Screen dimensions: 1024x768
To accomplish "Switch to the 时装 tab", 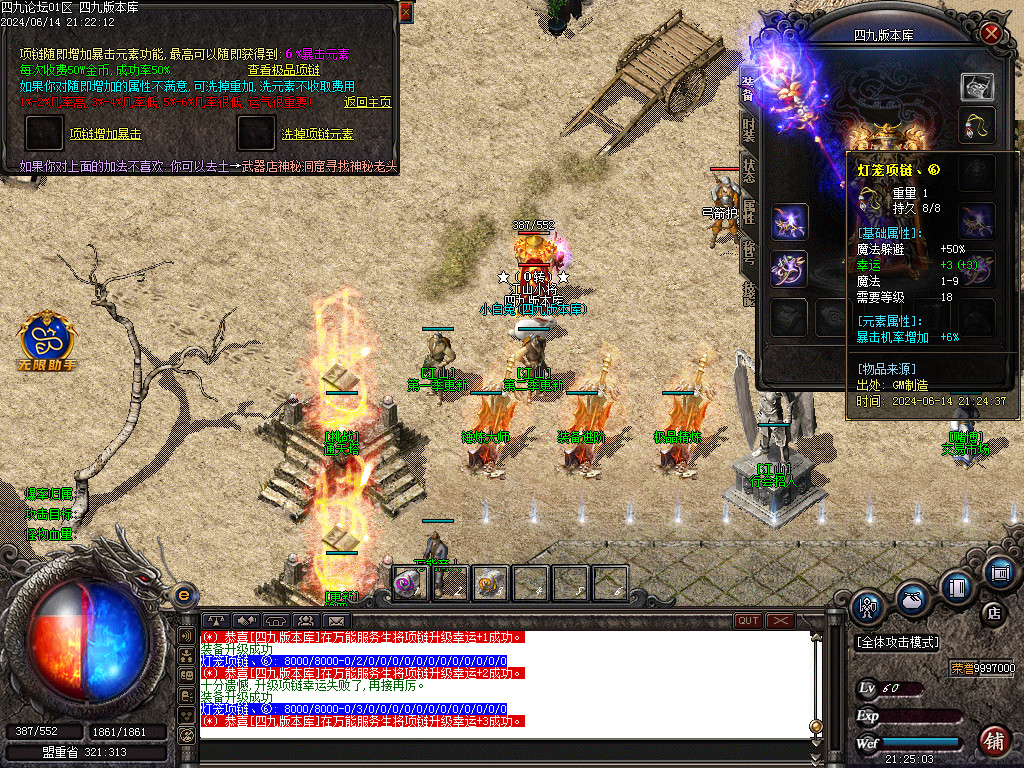I will [x=748, y=130].
